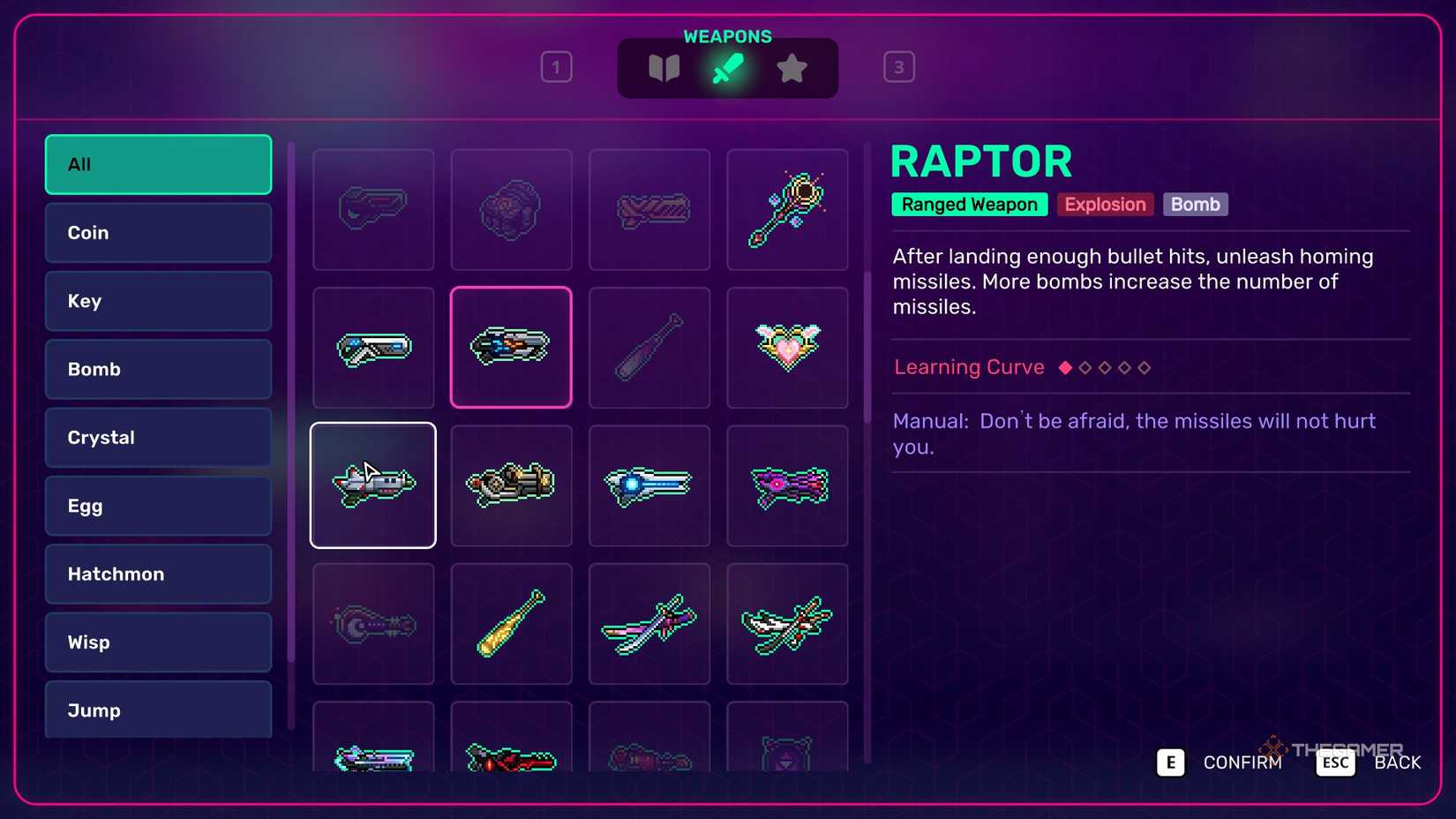Click the Learning Curve diamond rating

(x=1106, y=366)
